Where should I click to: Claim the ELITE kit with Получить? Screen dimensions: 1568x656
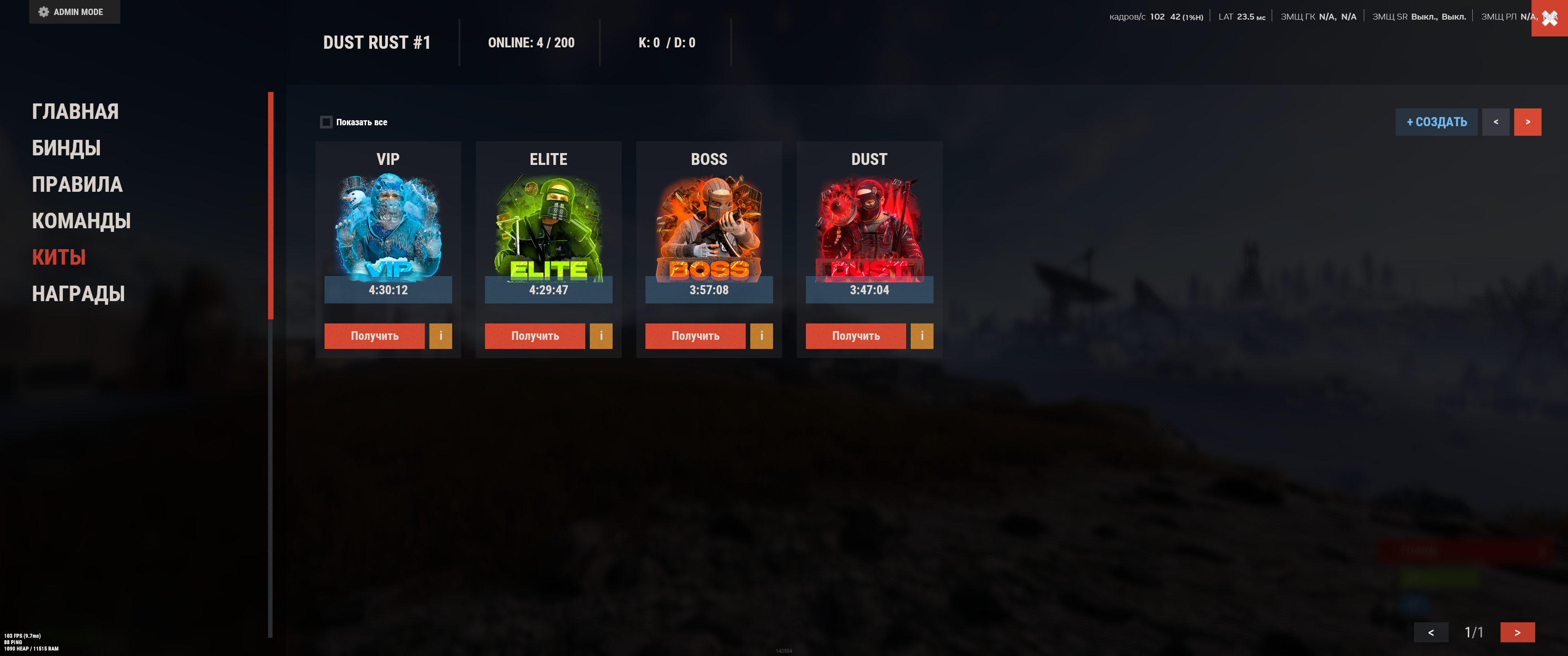534,336
